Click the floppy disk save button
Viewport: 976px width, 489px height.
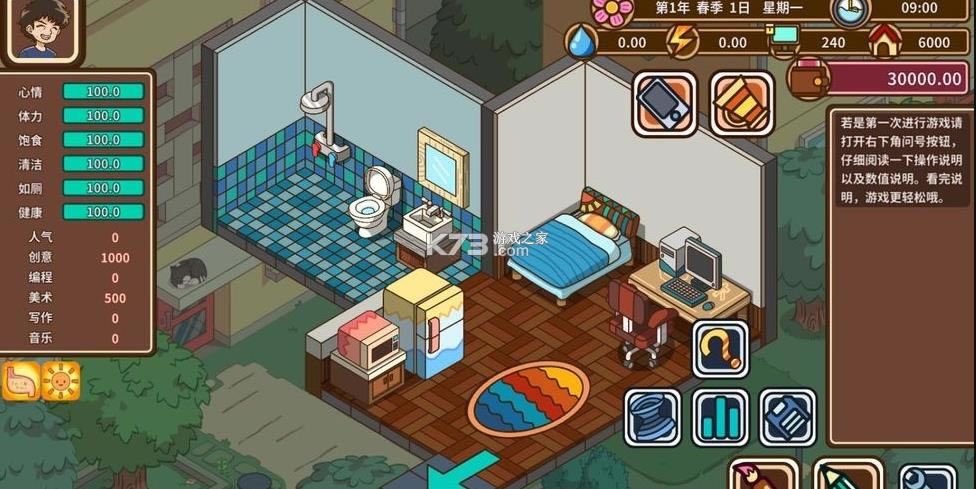787,417
